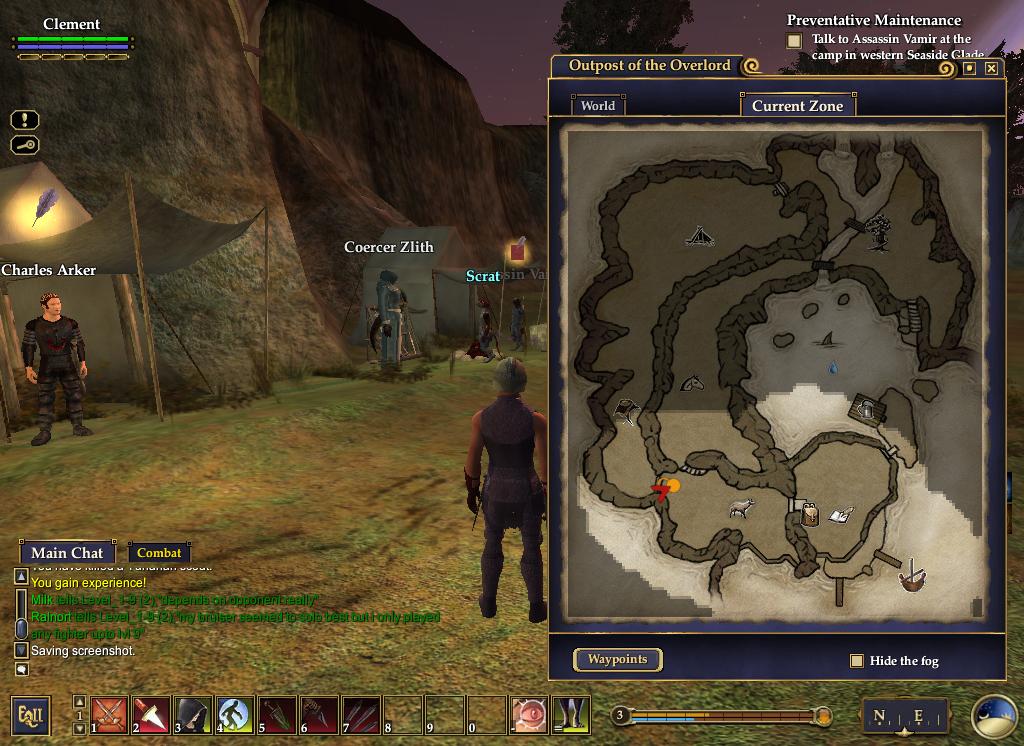Trigger the sprinting figure ability in slot 4
The image size is (1024, 746).
pyautogui.click(x=235, y=715)
